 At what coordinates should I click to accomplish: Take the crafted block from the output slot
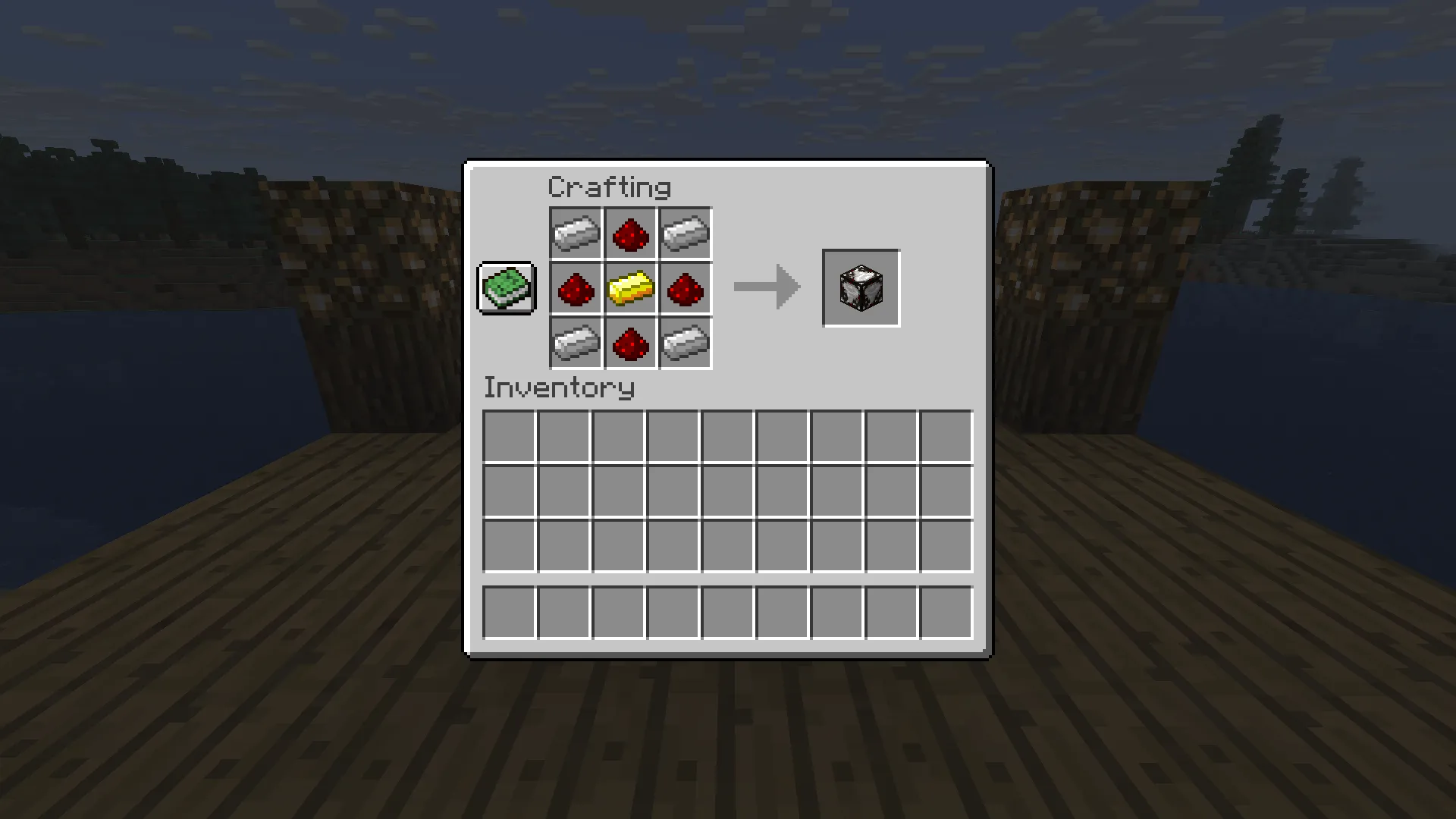point(861,287)
